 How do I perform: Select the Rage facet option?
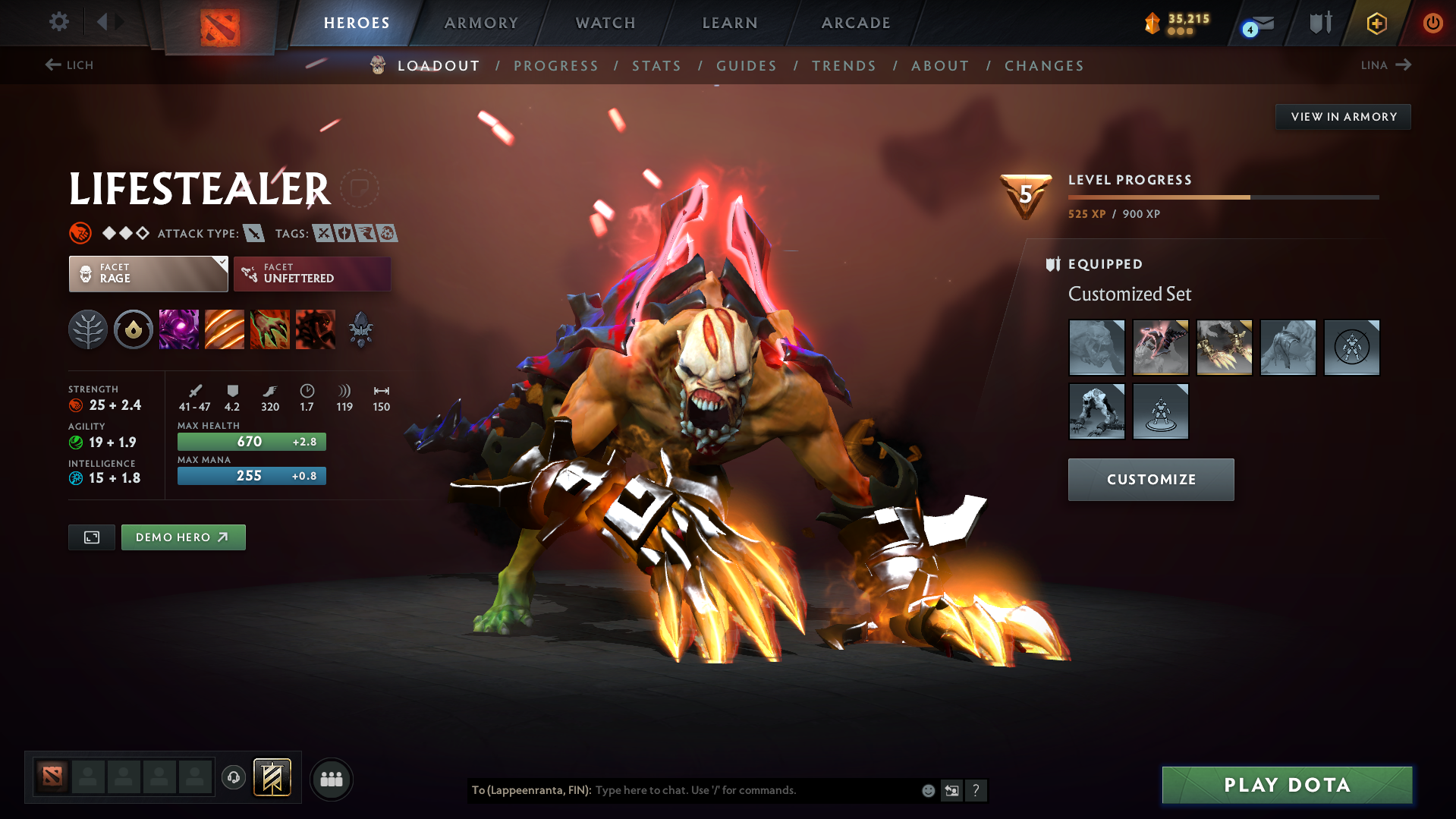tap(148, 274)
